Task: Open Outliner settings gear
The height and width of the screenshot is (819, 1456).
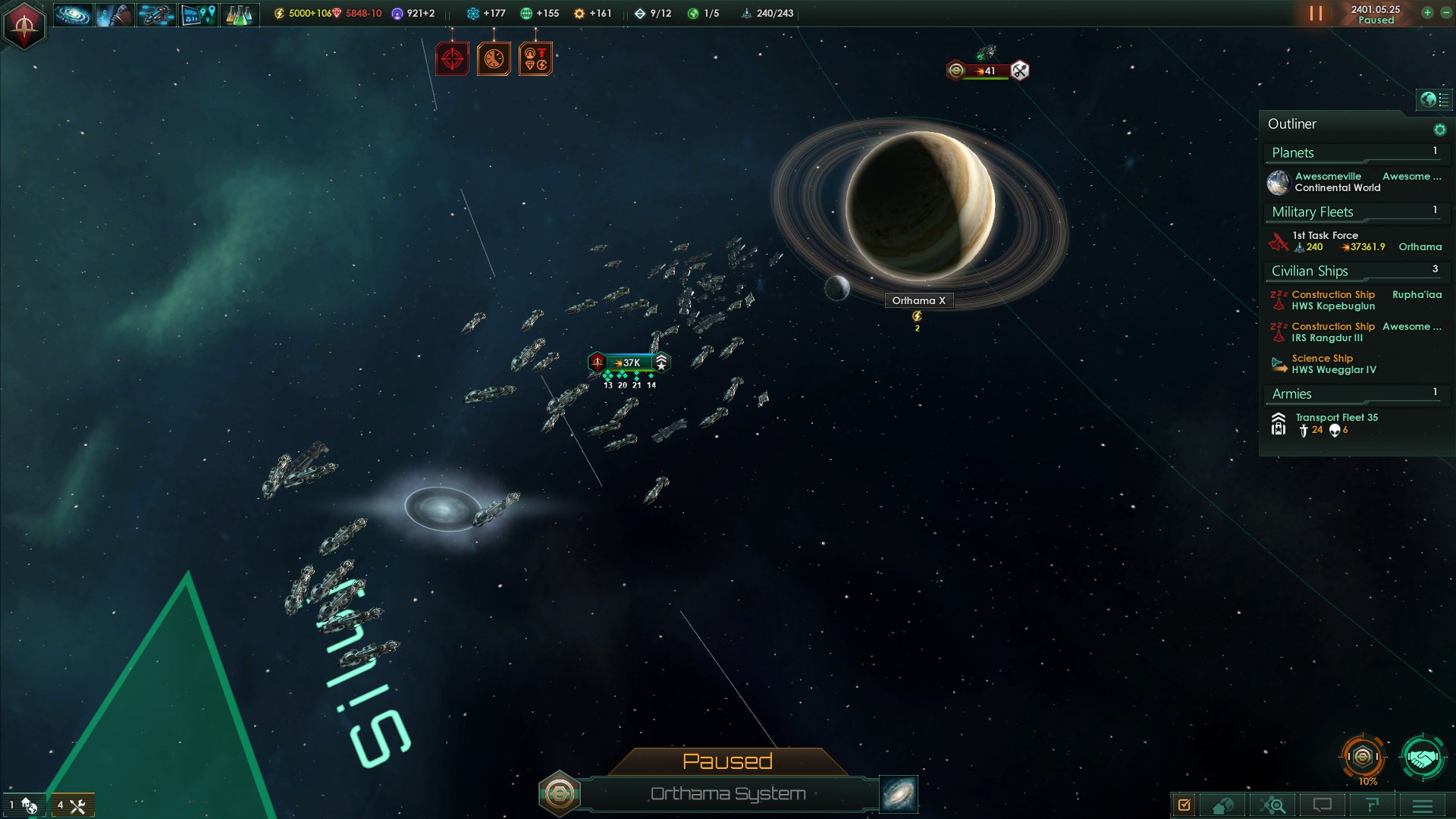Action: [1439, 130]
